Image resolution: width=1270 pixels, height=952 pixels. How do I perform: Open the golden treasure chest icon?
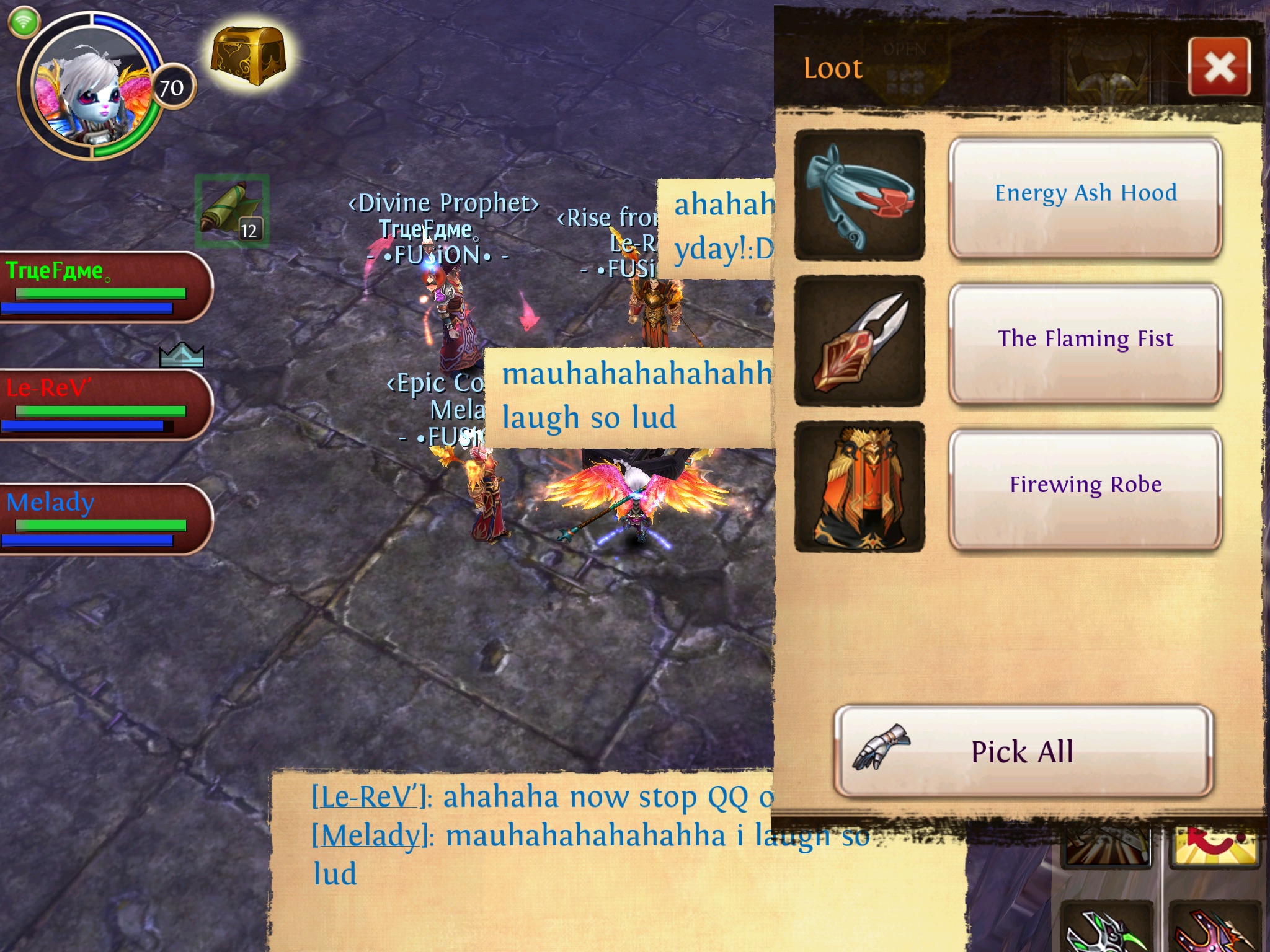tap(248, 57)
